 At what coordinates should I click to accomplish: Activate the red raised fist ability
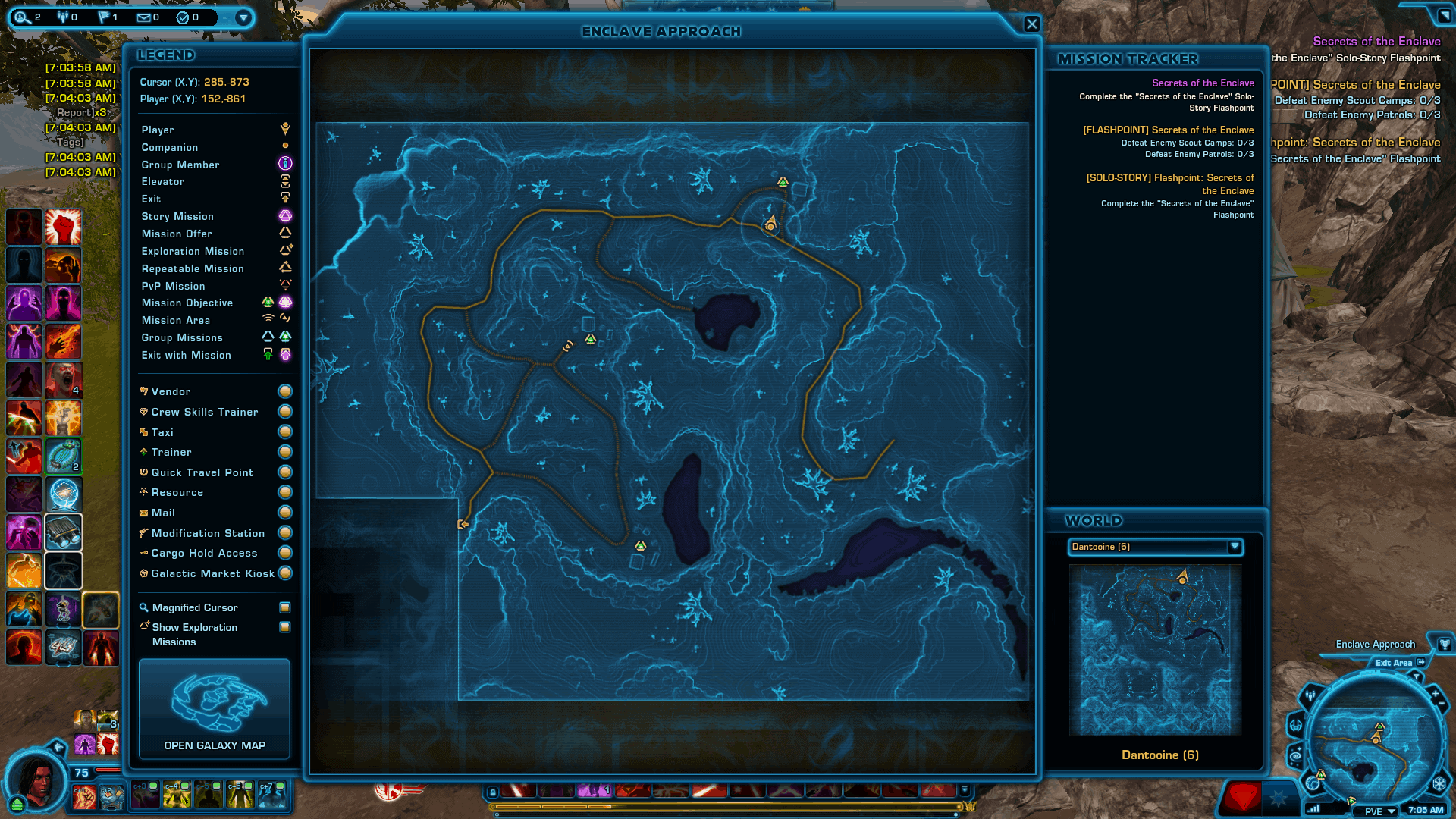coord(63,227)
